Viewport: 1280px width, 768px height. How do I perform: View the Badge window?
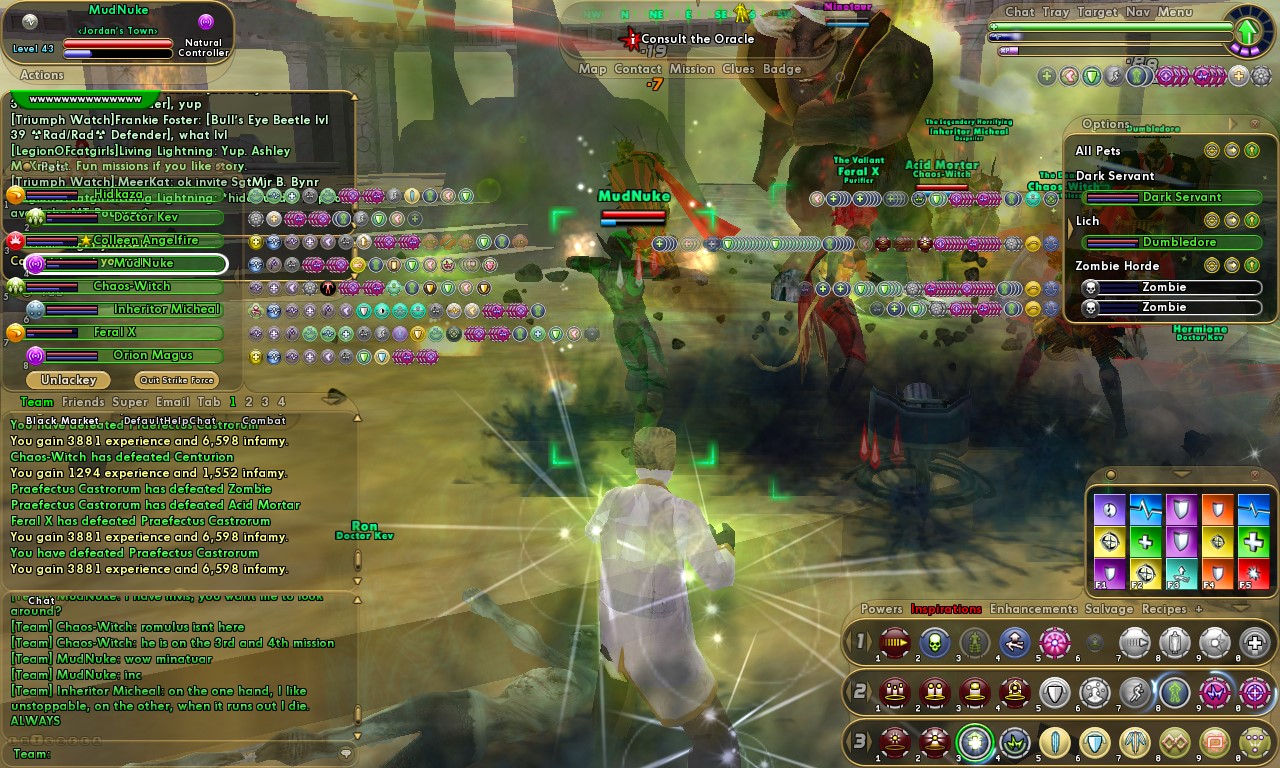pyautogui.click(x=782, y=69)
